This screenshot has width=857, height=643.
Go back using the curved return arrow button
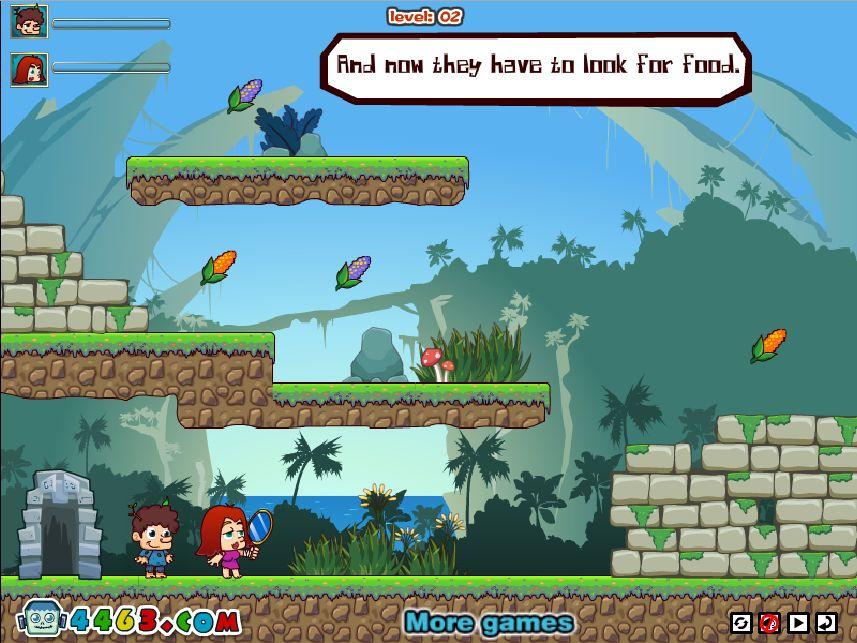point(826,623)
